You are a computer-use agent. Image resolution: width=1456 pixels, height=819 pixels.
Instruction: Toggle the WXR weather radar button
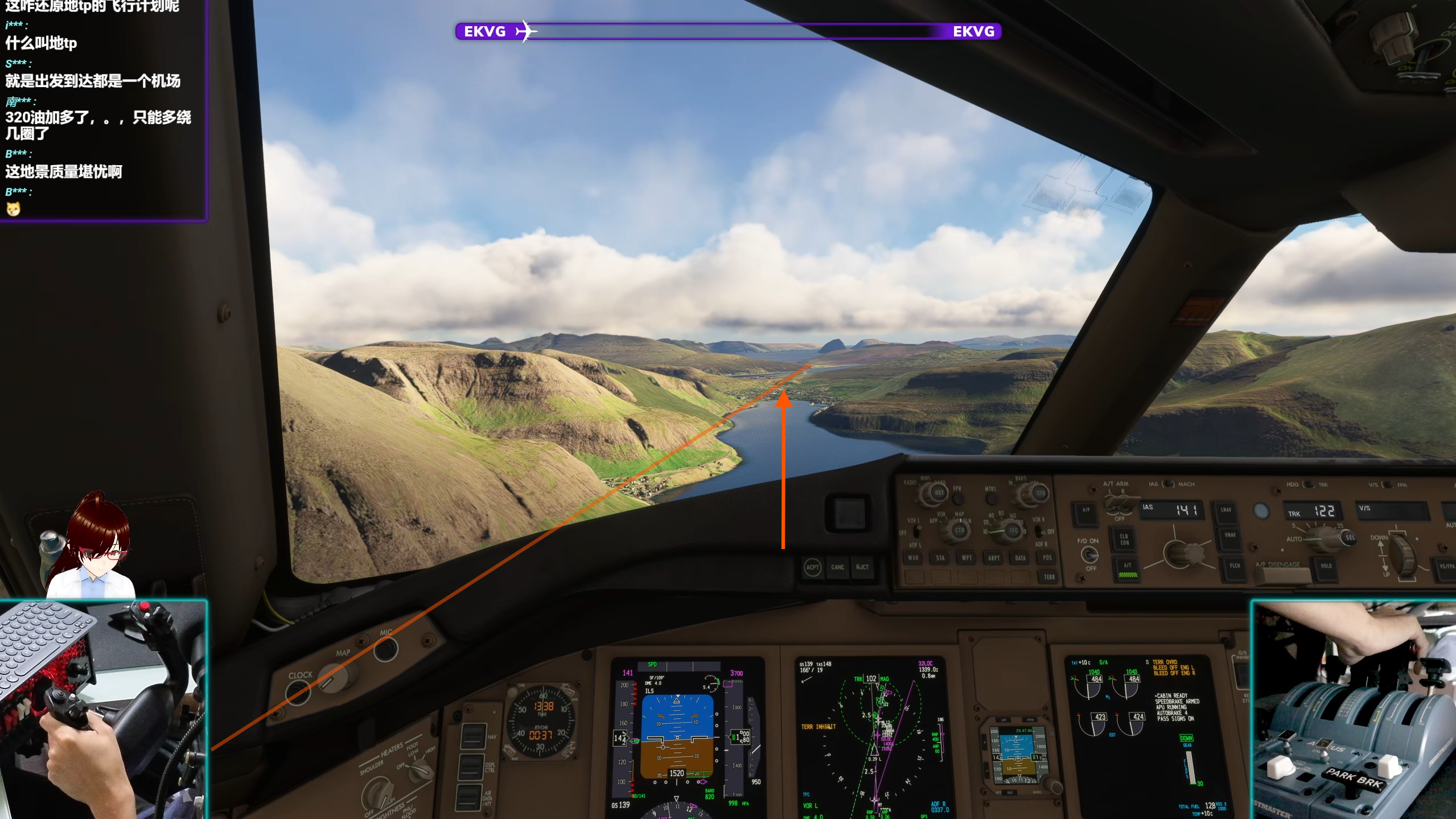pos(913,558)
